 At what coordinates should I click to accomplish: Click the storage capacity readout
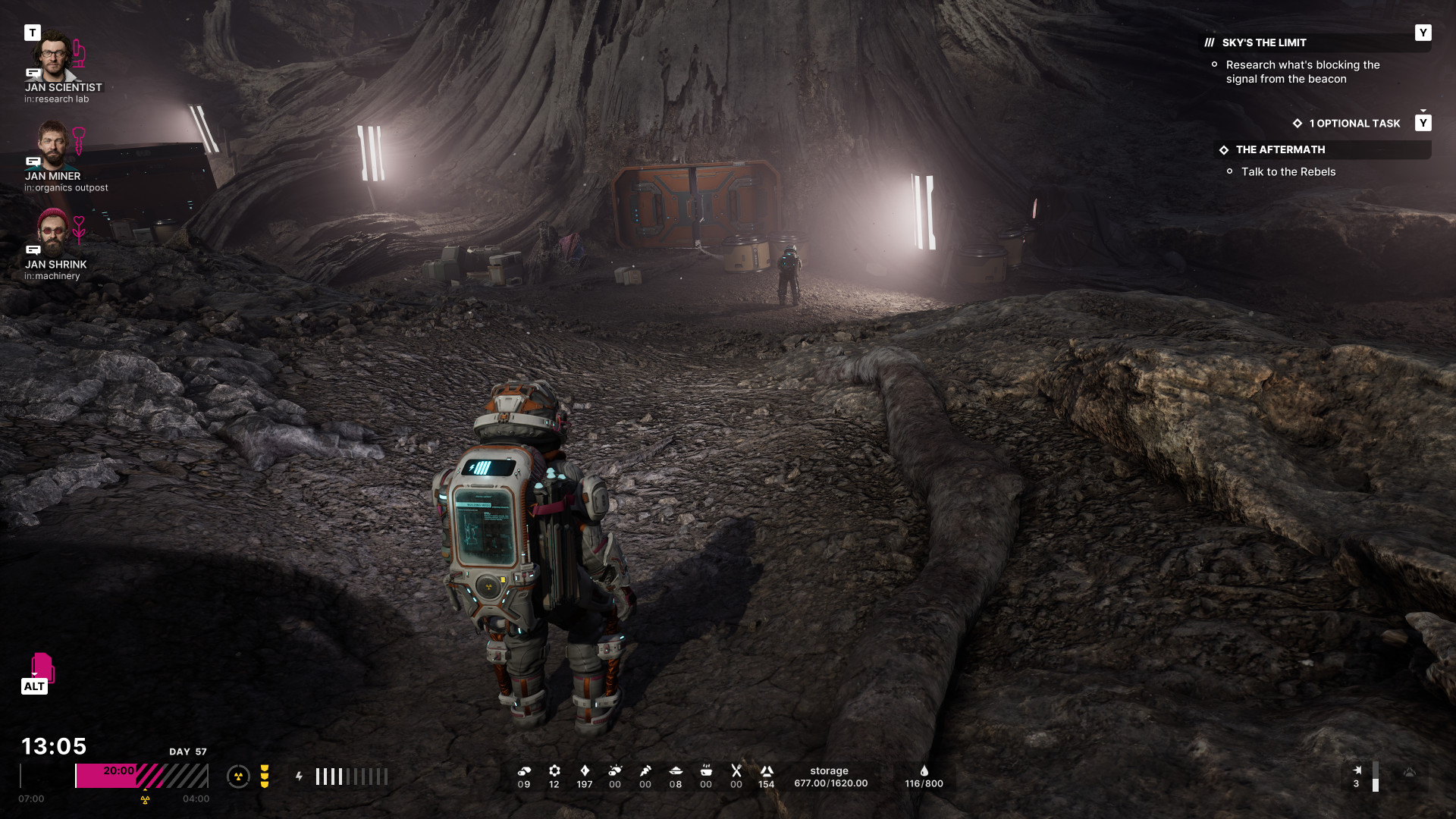(x=830, y=777)
